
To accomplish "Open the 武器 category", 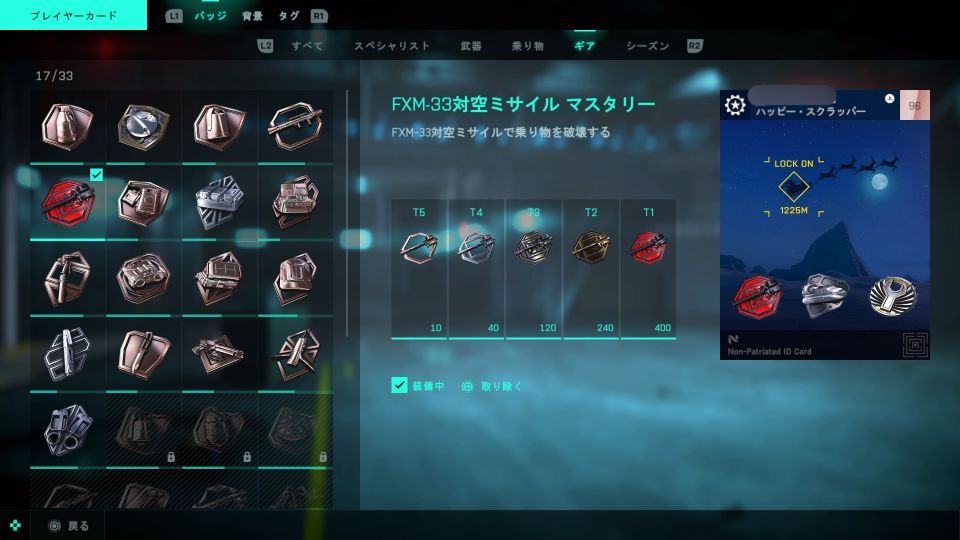I will pos(470,46).
